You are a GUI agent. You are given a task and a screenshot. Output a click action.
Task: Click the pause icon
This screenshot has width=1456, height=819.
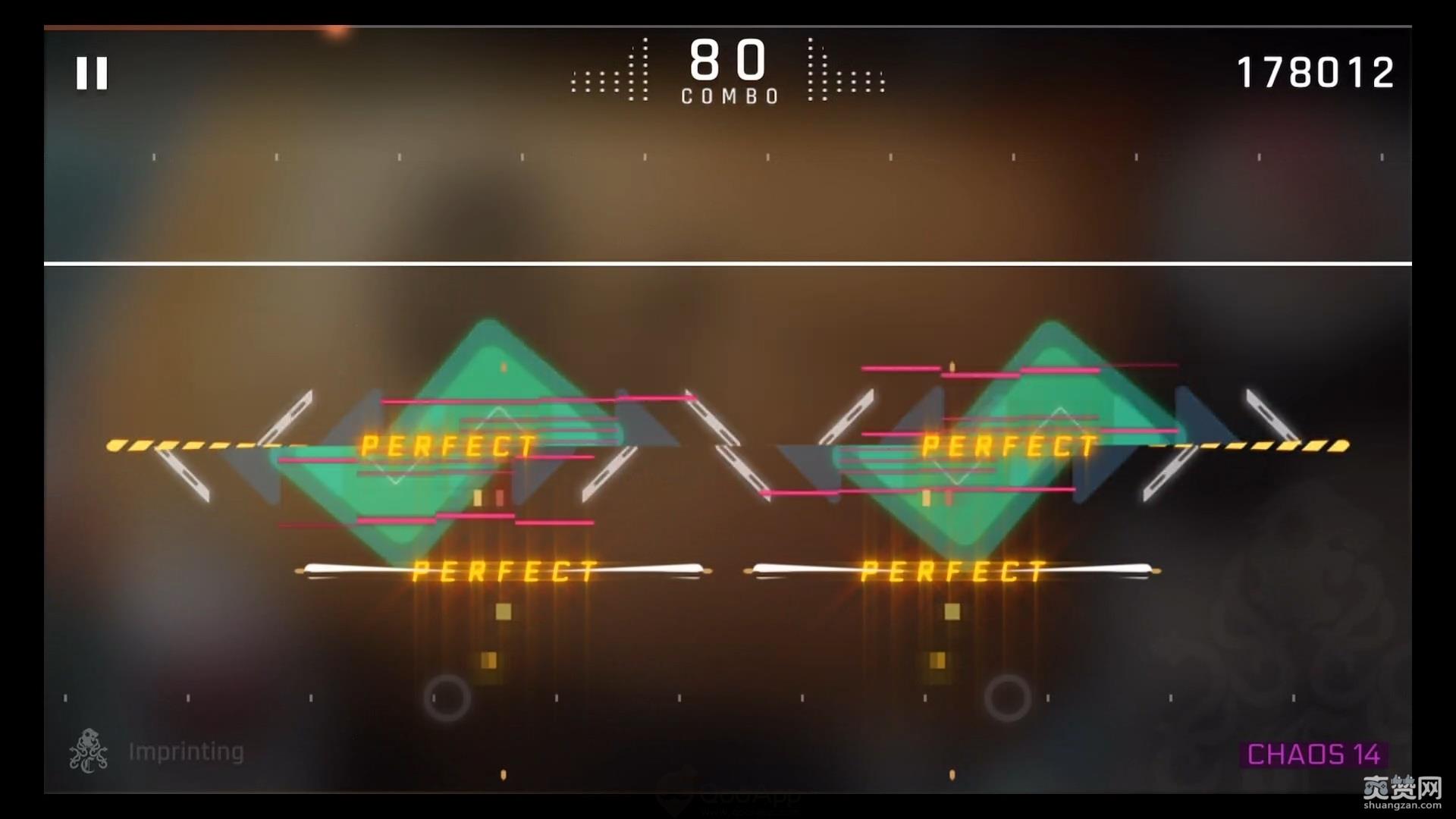point(91,74)
